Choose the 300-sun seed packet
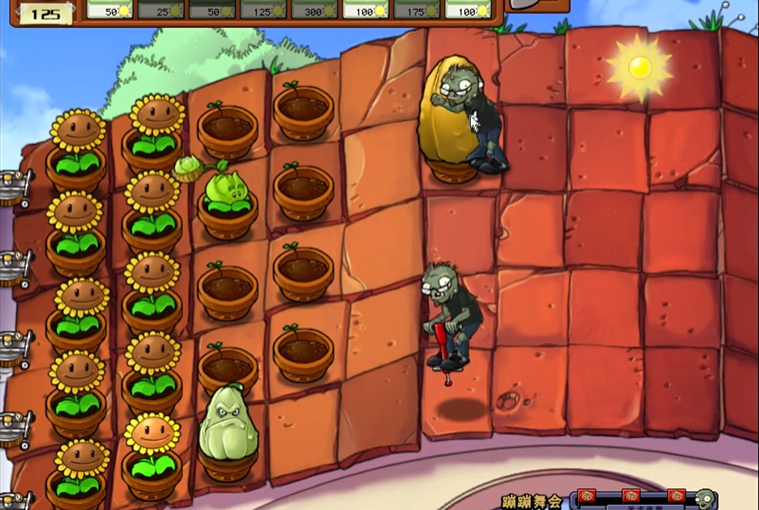This screenshot has width=759, height=510. [x=315, y=9]
